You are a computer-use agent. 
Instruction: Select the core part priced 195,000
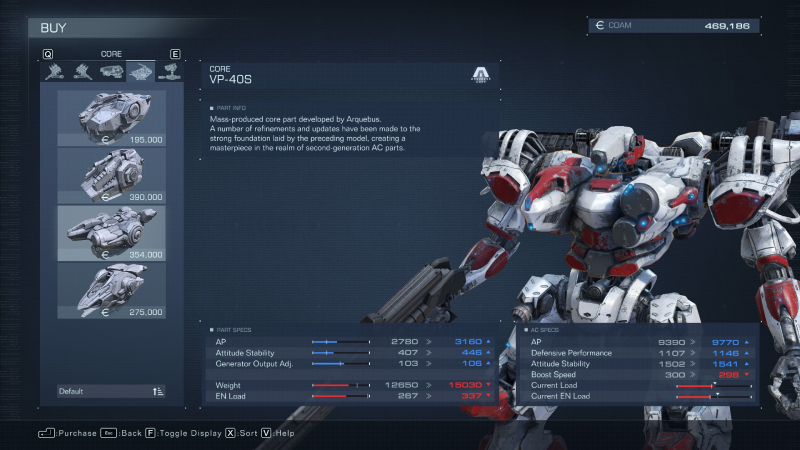point(111,118)
